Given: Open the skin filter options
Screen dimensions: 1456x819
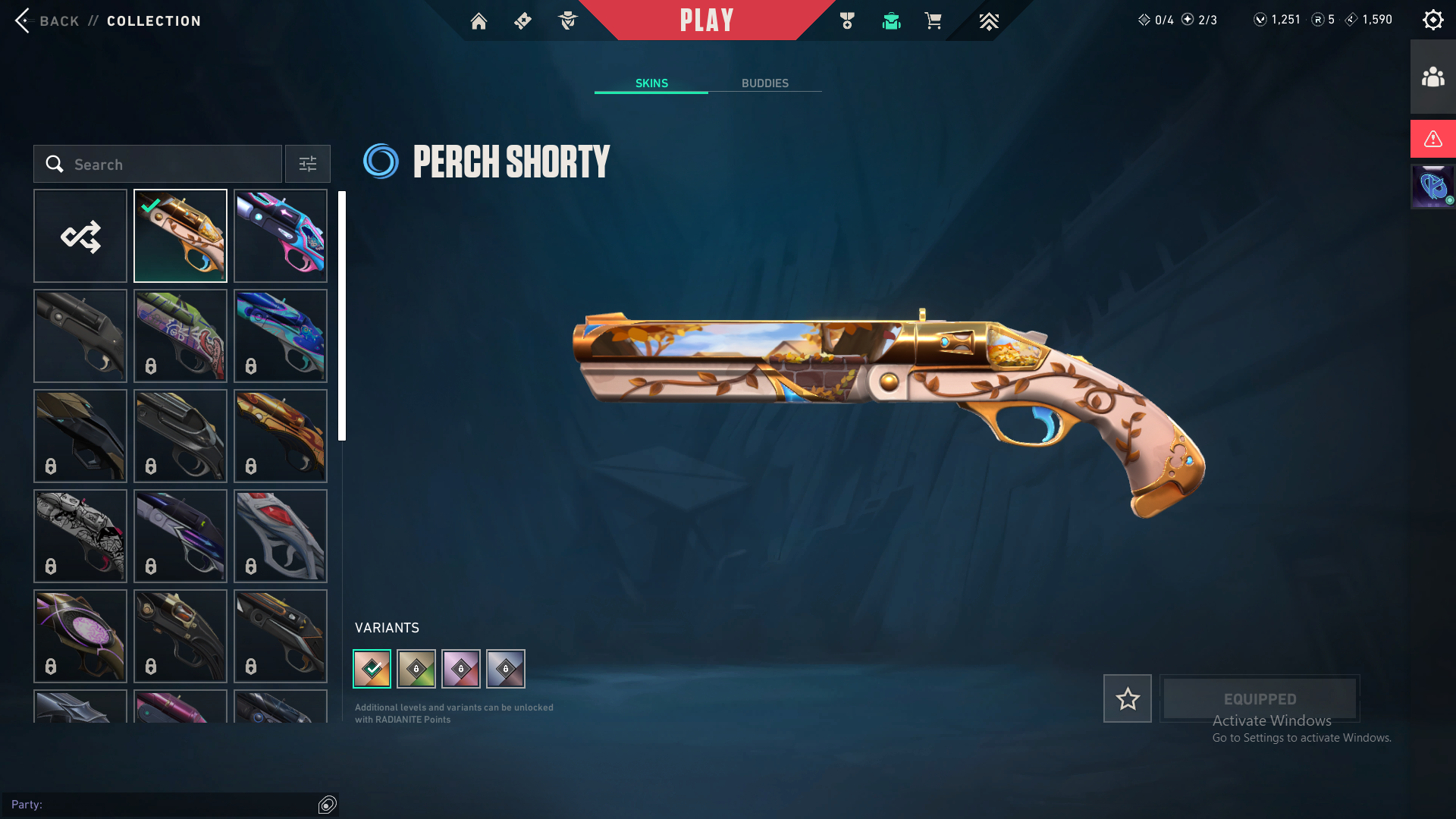Looking at the screenshot, I should pyautogui.click(x=308, y=165).
